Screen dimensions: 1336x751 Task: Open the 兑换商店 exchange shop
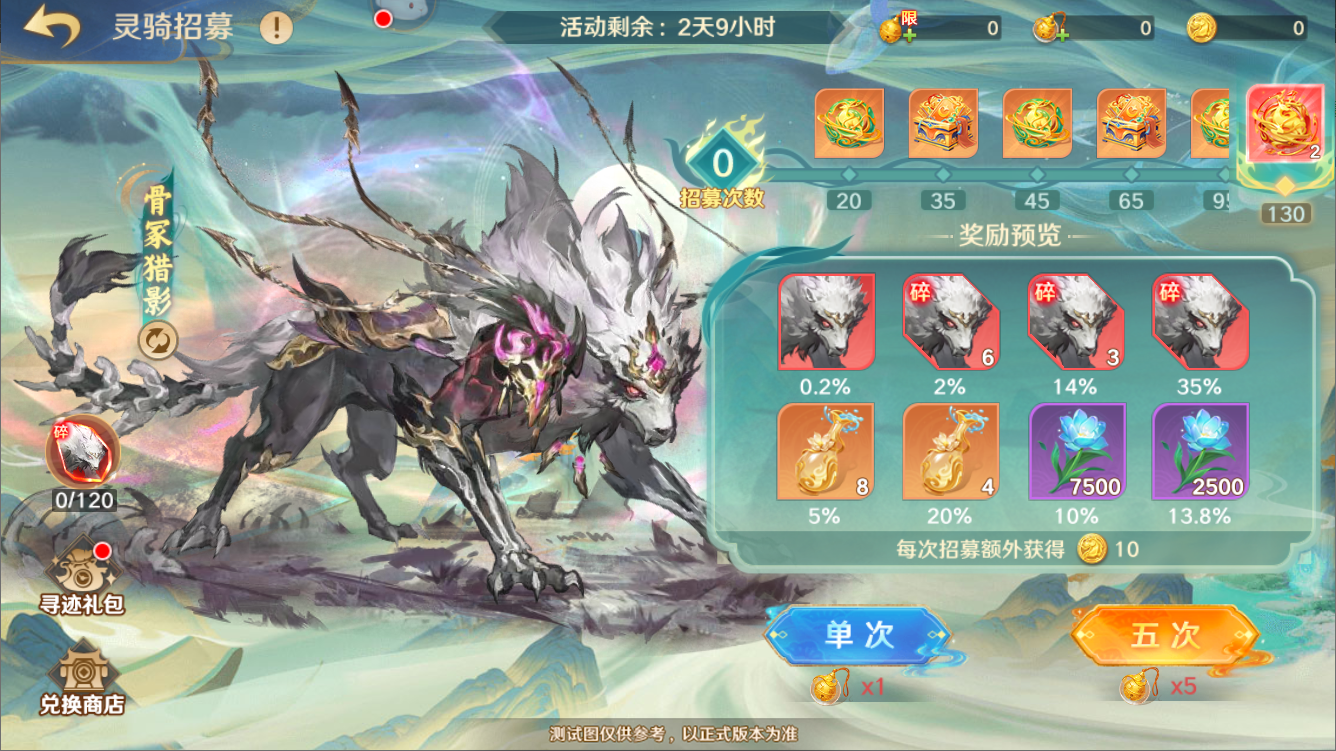coord(82,677)
